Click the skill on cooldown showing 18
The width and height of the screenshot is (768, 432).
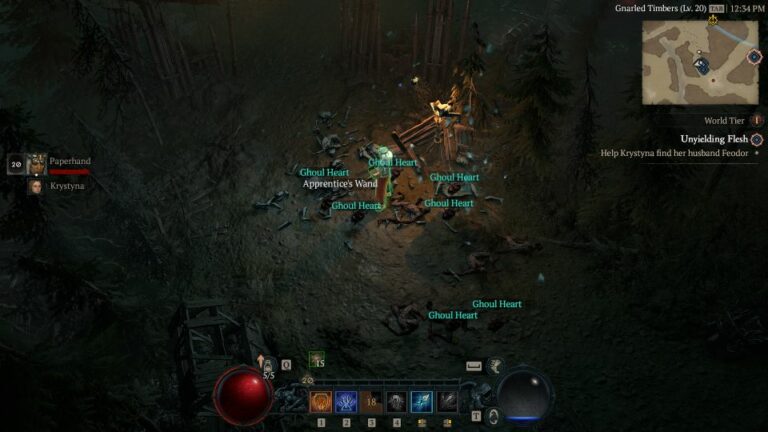click(371, 402)
